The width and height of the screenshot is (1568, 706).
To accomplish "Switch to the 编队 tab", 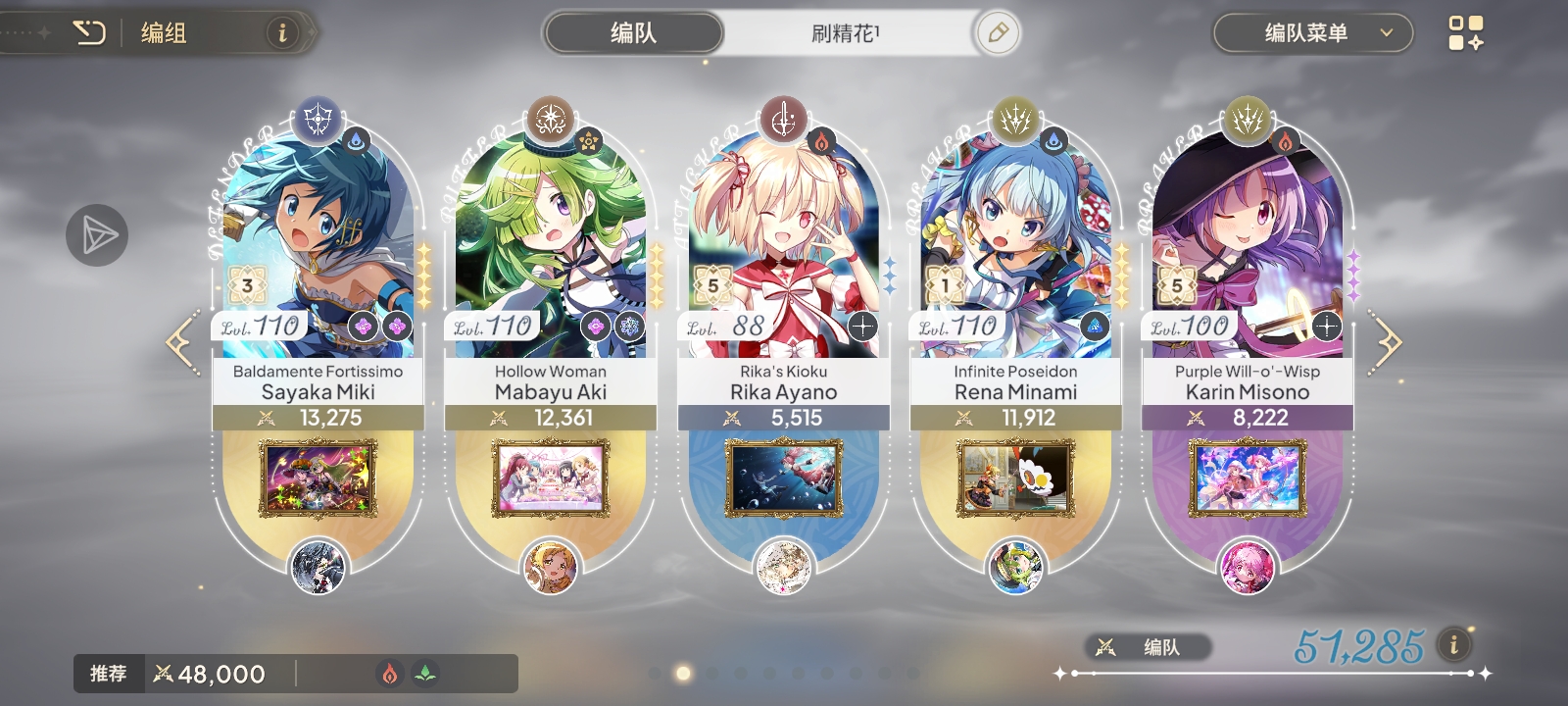I will 632,32.
